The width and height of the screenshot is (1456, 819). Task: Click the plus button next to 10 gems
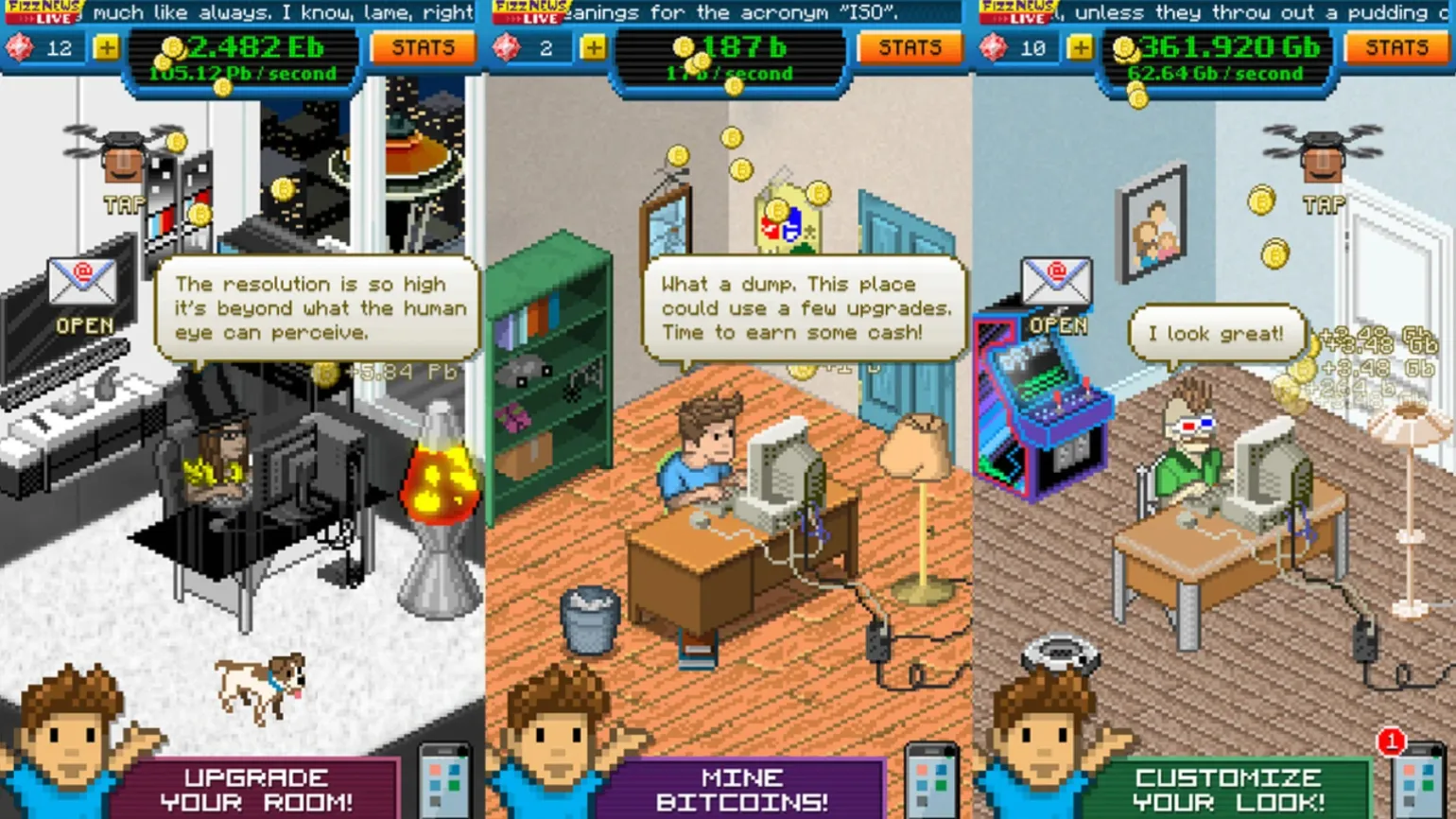click(1080, 47)
